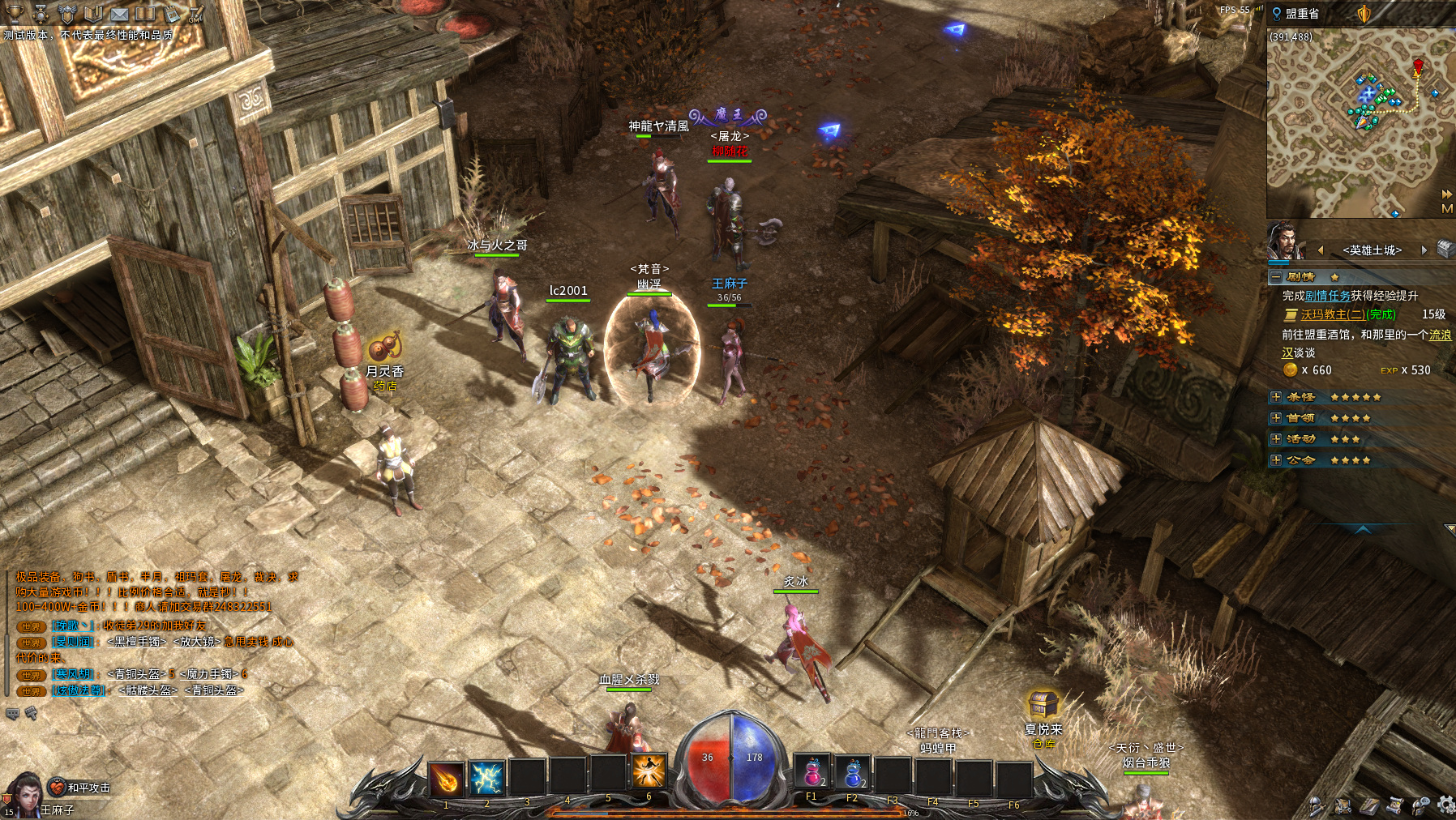Expand the 首领 quest category
Viewport: 1456px width, 820px height.
point(1276,418)
